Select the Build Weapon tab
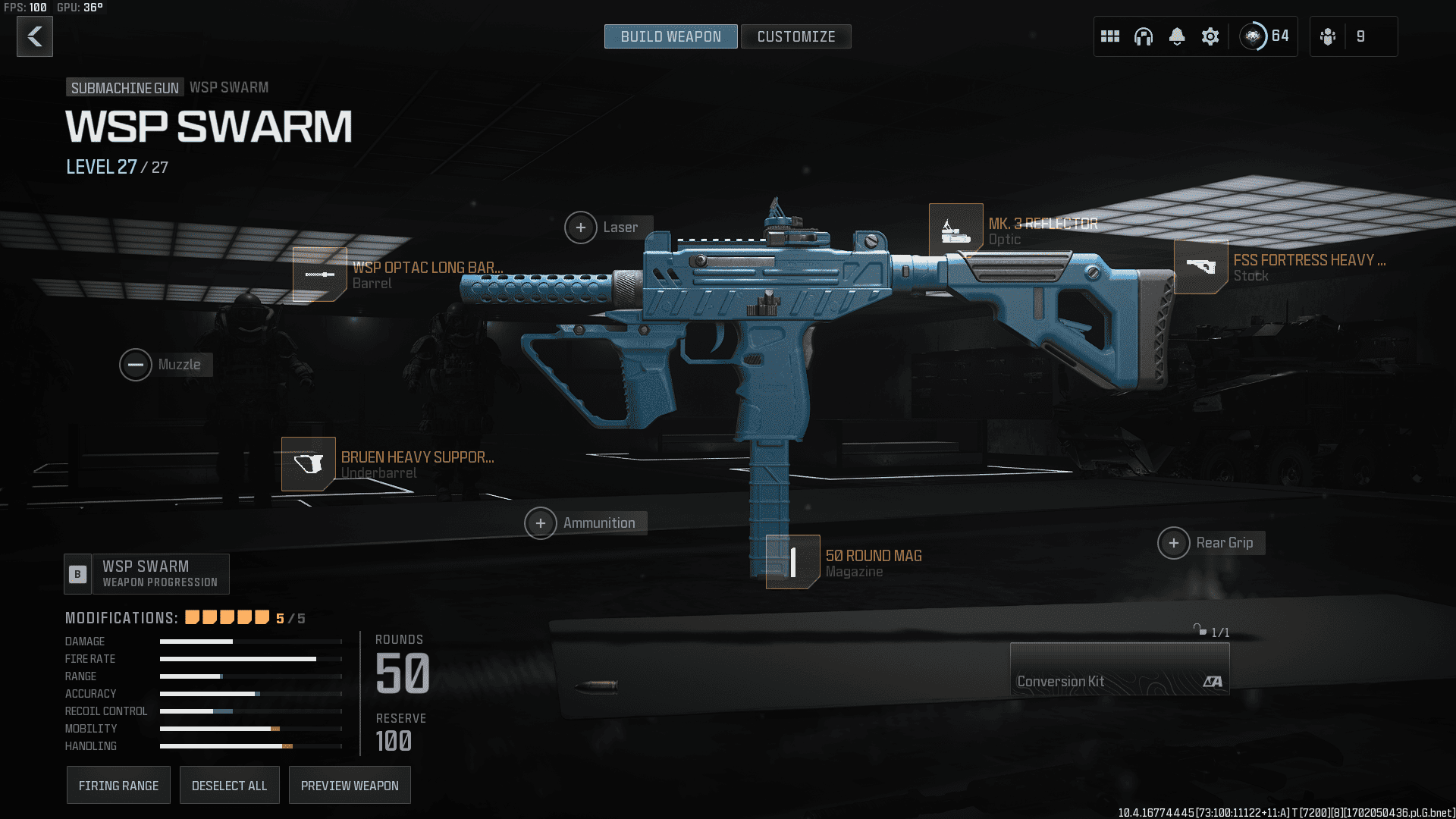The height and width of the screenshot is (819, 1456). point(670,36)
